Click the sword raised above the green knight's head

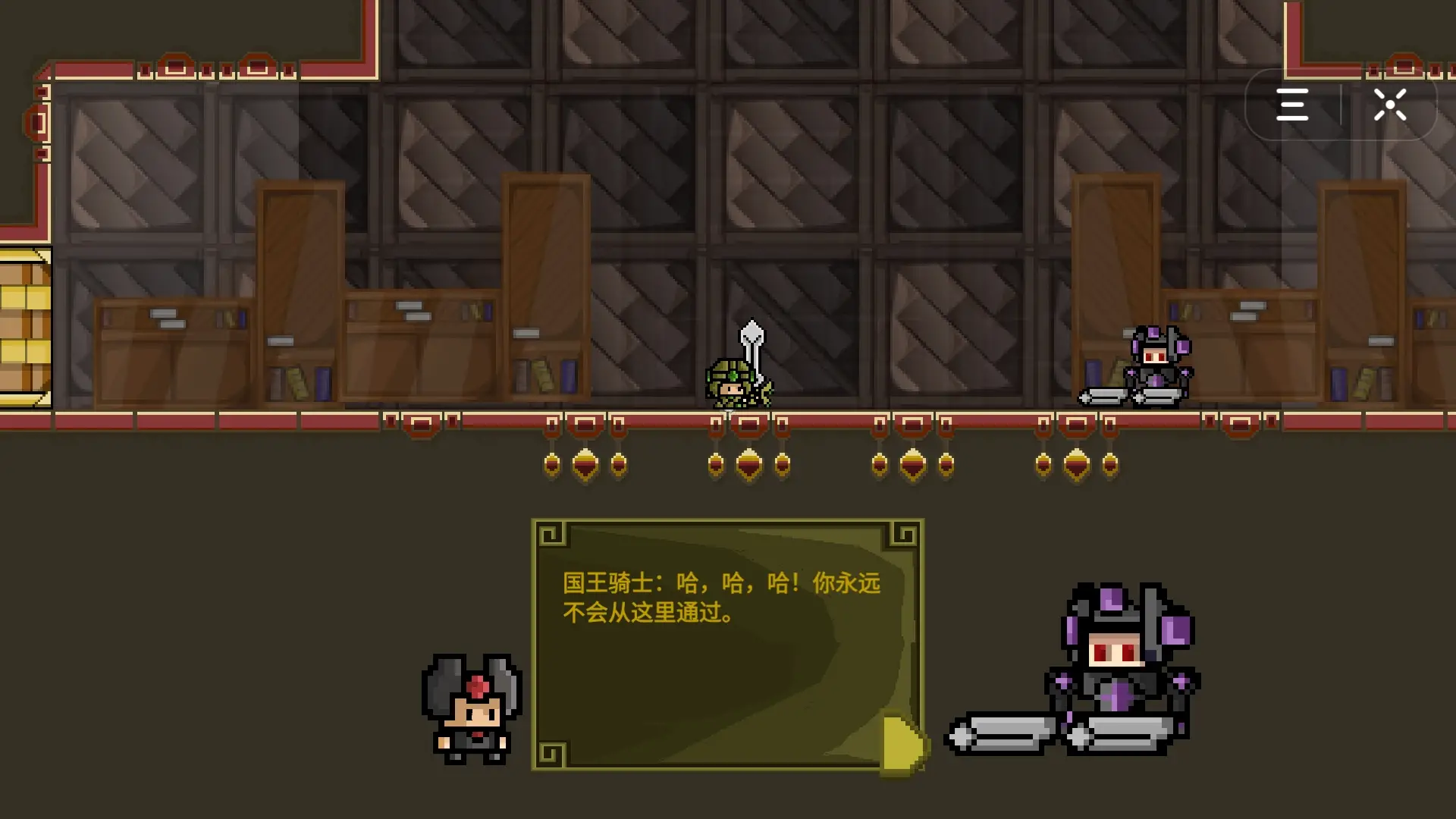point(751,334)
